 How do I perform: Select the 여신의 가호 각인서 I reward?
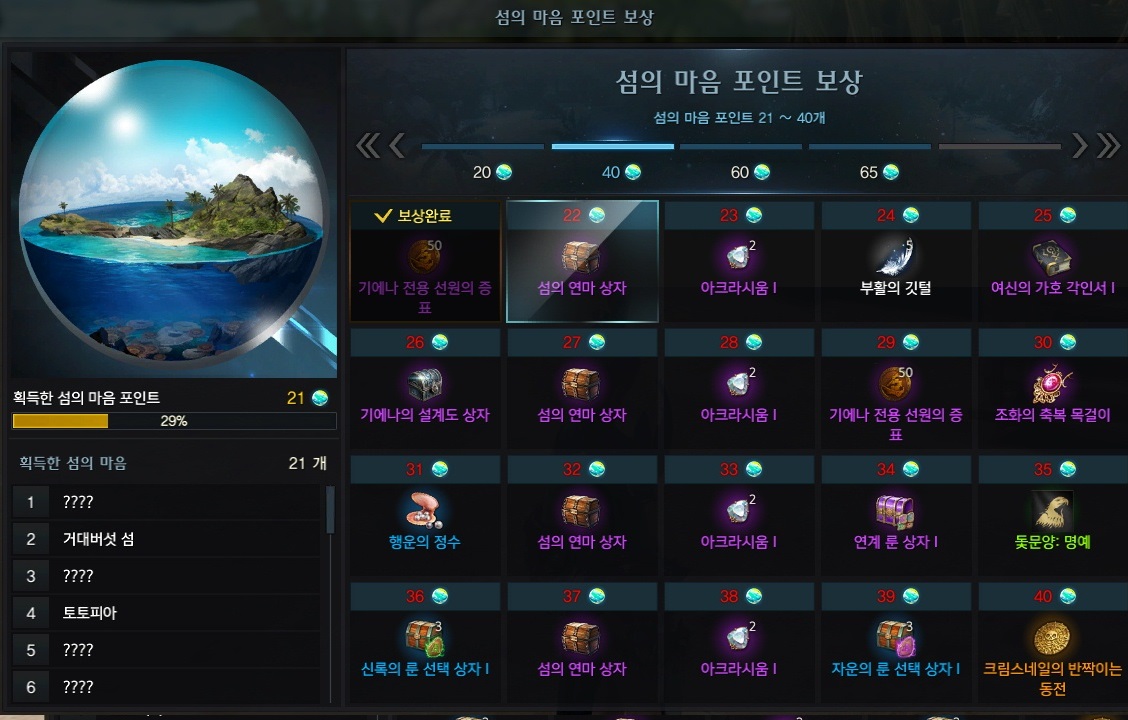tap(1052, 261)
